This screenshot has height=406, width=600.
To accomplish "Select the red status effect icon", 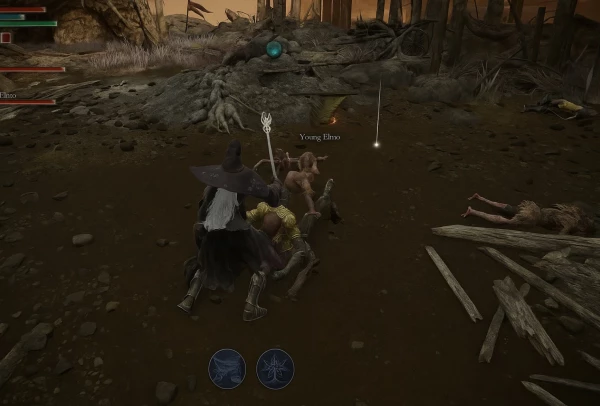I will tap(6, 37).
